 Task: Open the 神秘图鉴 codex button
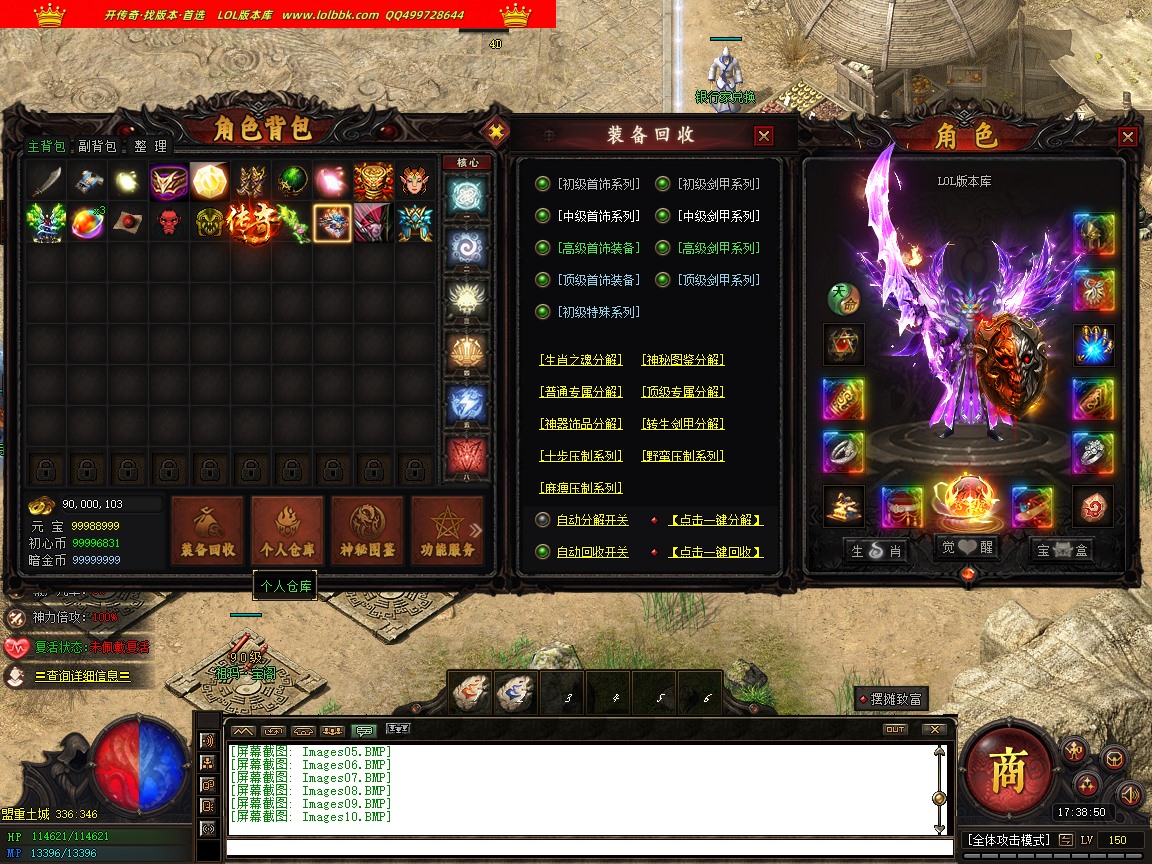pyautogui.click(x=367, y=530)
